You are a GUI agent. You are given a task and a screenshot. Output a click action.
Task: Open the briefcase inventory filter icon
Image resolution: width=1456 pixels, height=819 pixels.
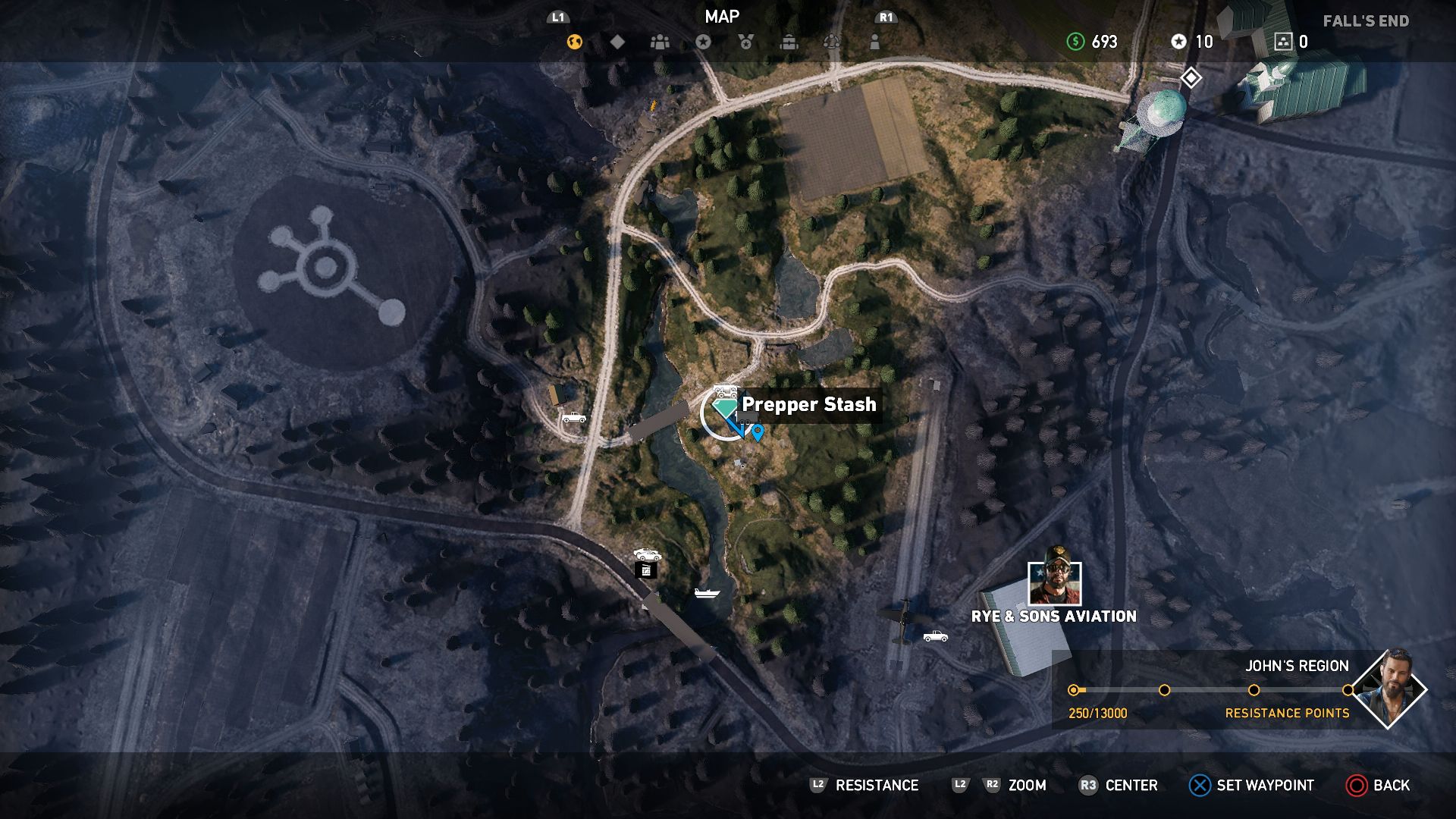point(789,43)
